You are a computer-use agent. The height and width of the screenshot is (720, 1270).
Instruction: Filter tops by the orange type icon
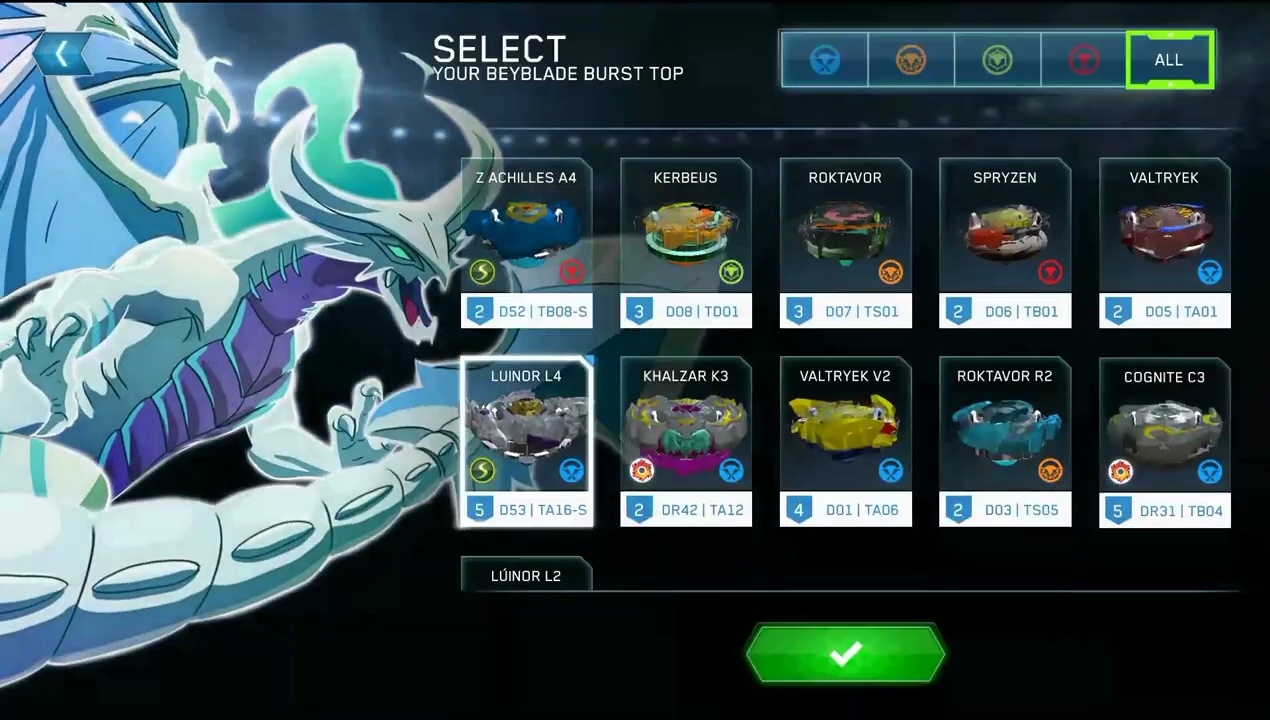[910, 60]
